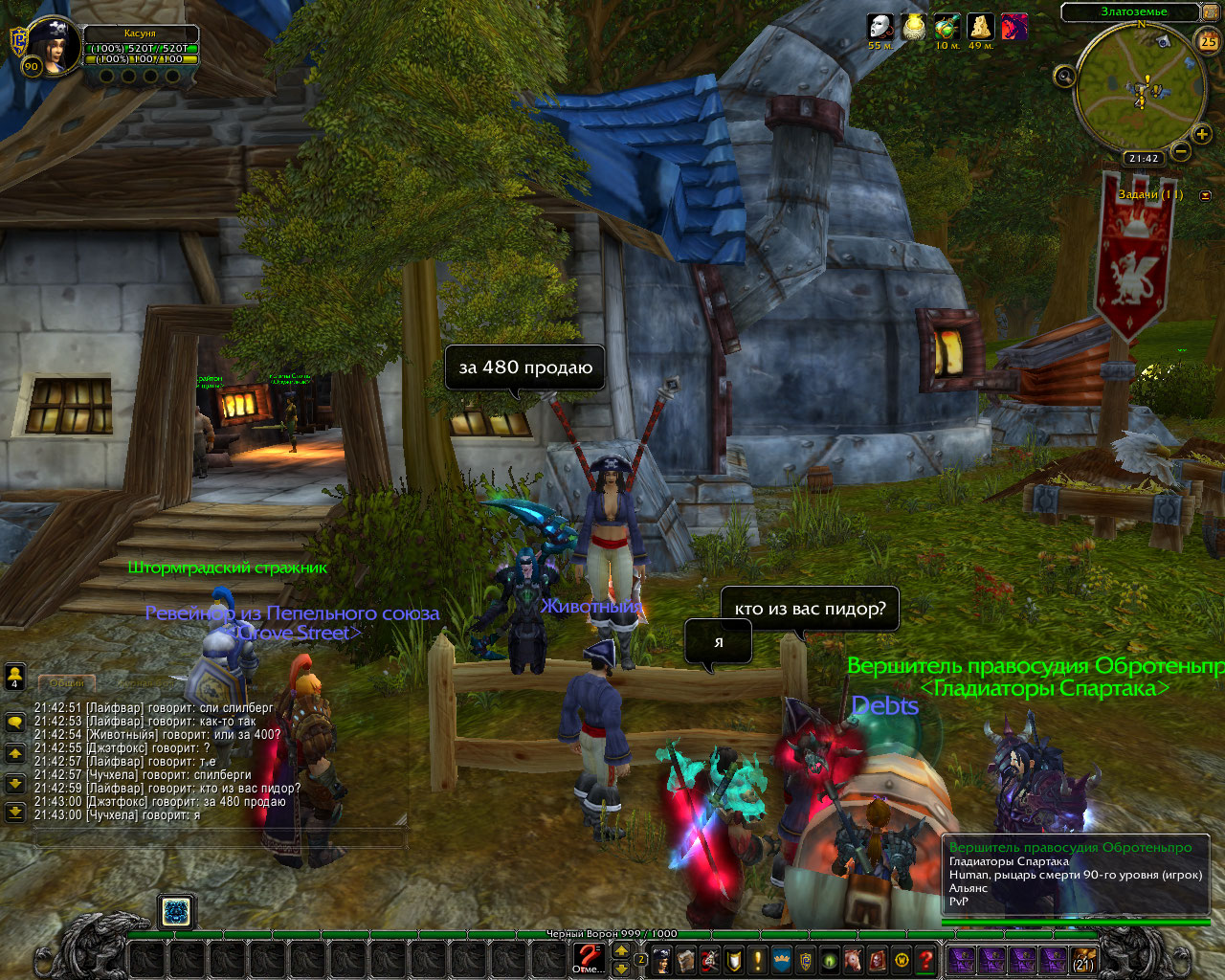Image resolution: width=1225 pixels, height=980 pixels.
Task: Zoom out the minimap with minus button
Action: (x=1181, y=150)
